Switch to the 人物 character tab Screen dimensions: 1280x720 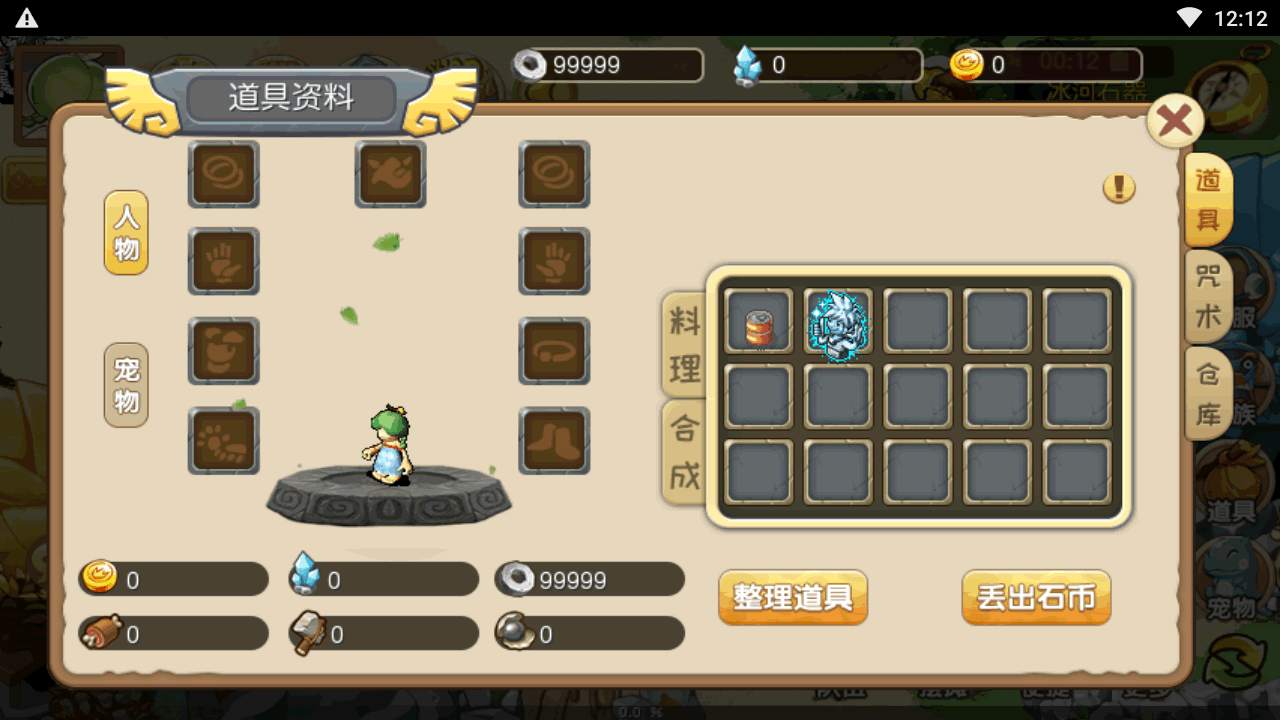pos(126,233)
